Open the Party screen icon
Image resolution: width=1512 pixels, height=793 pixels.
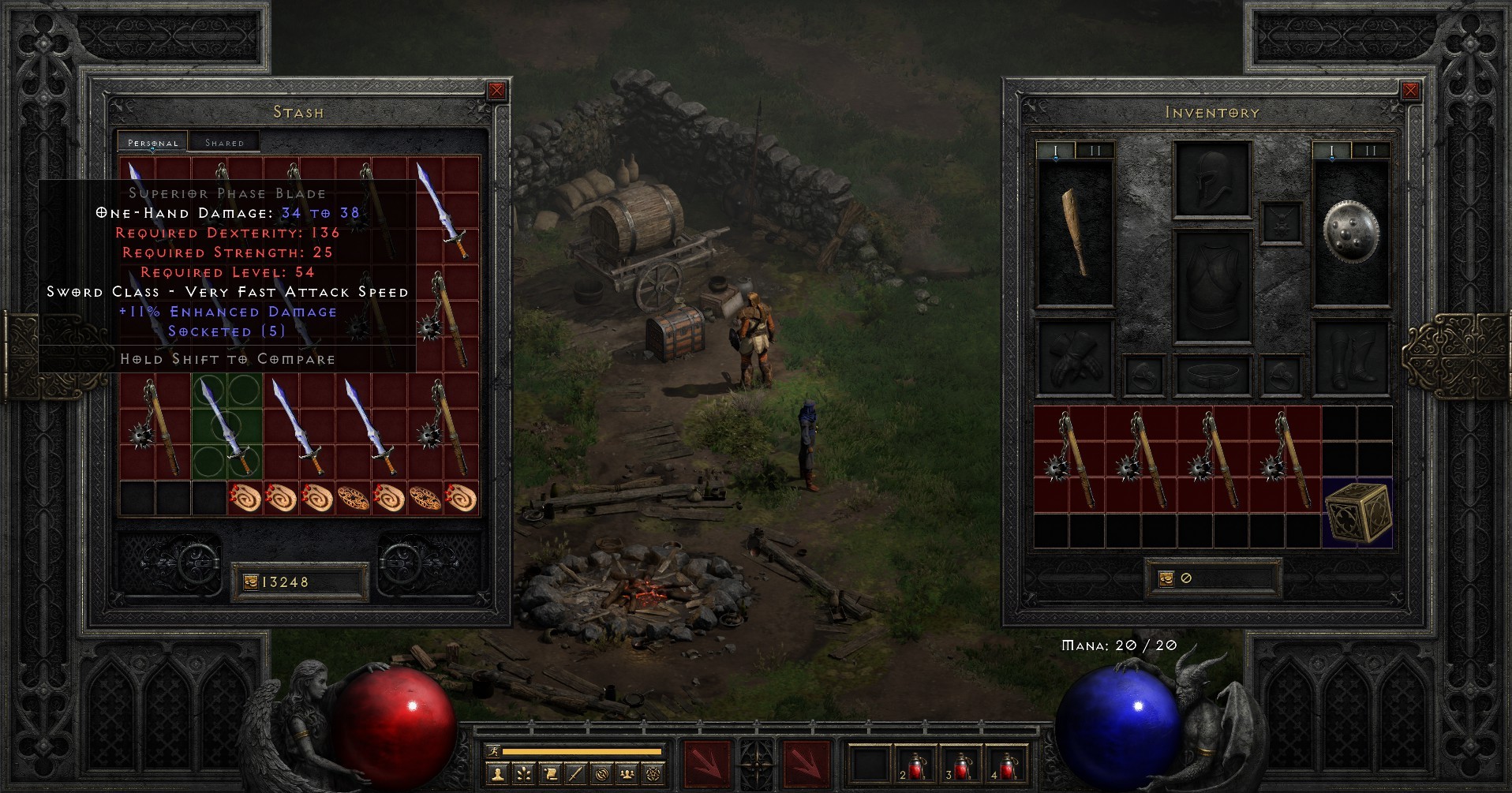(628, 774)
